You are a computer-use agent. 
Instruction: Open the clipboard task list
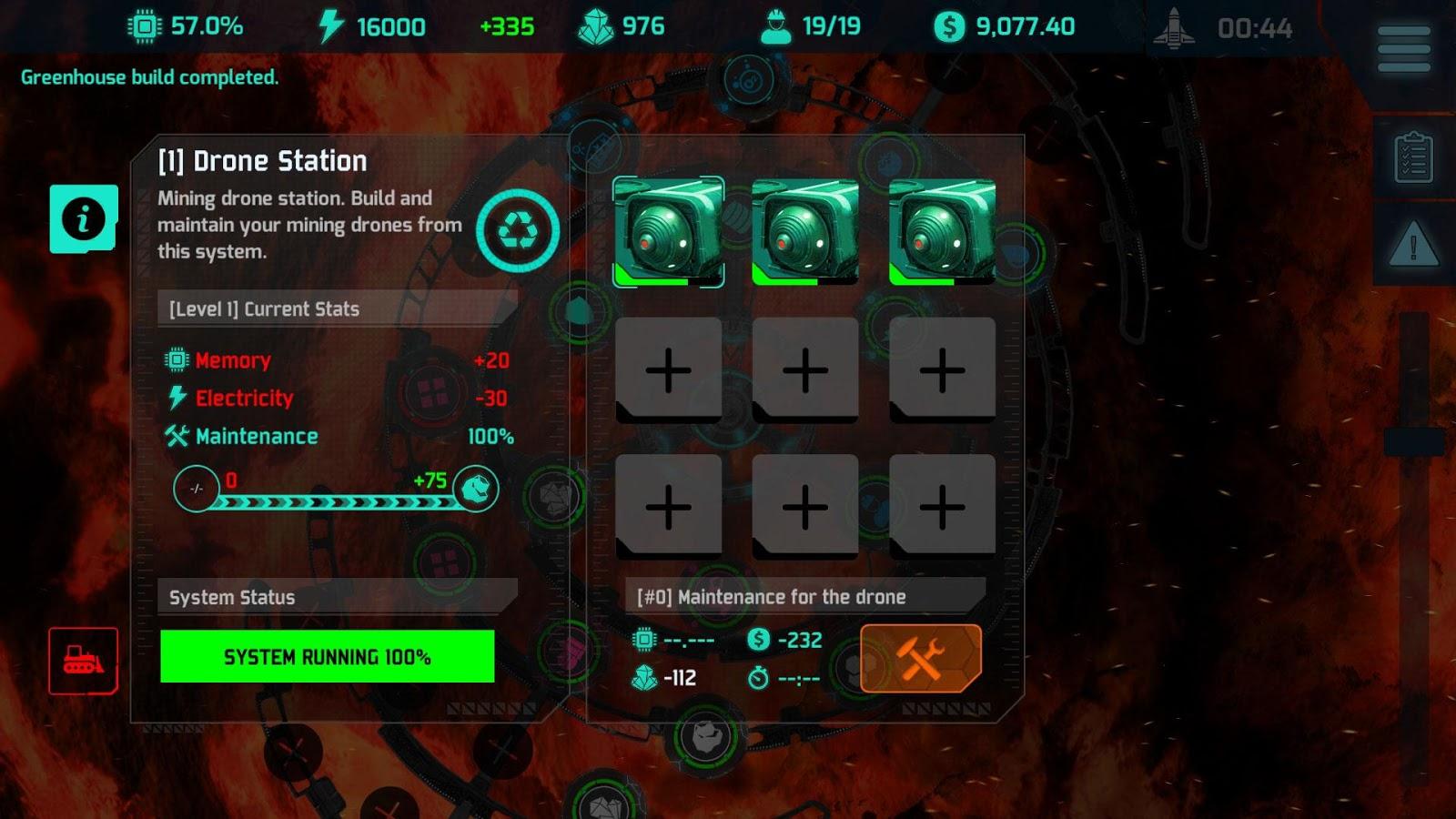(x=1413, y=158)
